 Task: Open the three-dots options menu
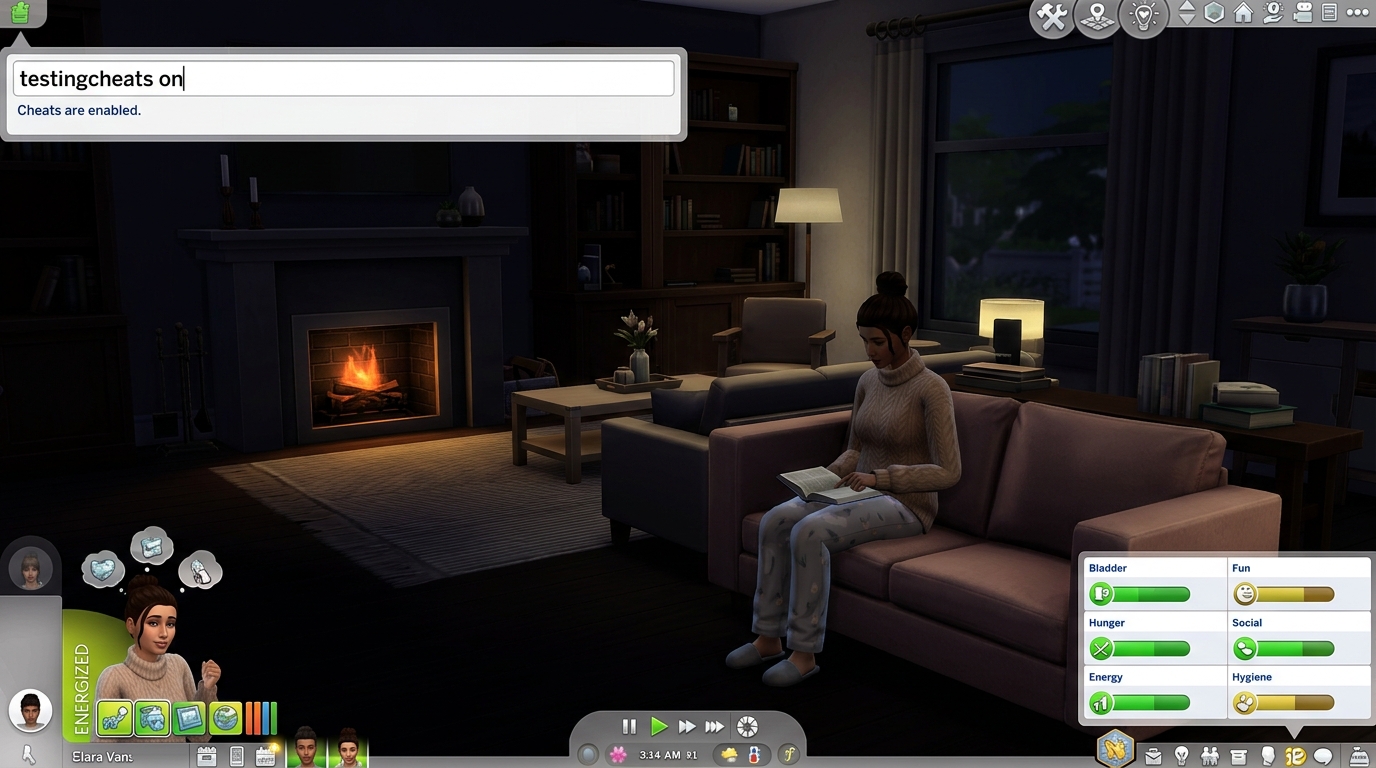coord(1356,14)
